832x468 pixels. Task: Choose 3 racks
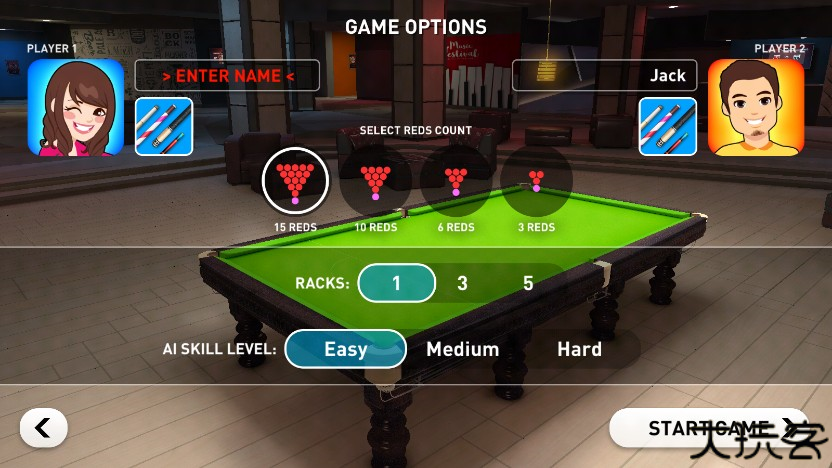click(462, 283)
